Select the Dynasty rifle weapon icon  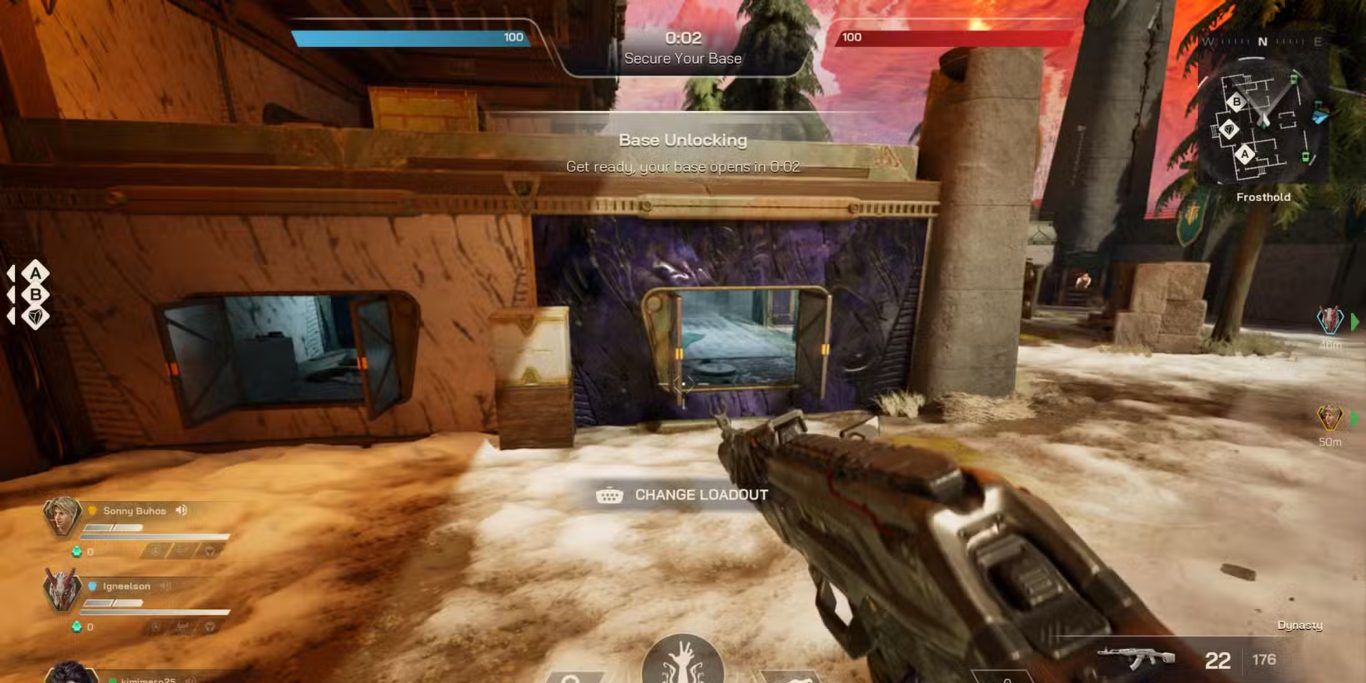tap(1135, 658)
